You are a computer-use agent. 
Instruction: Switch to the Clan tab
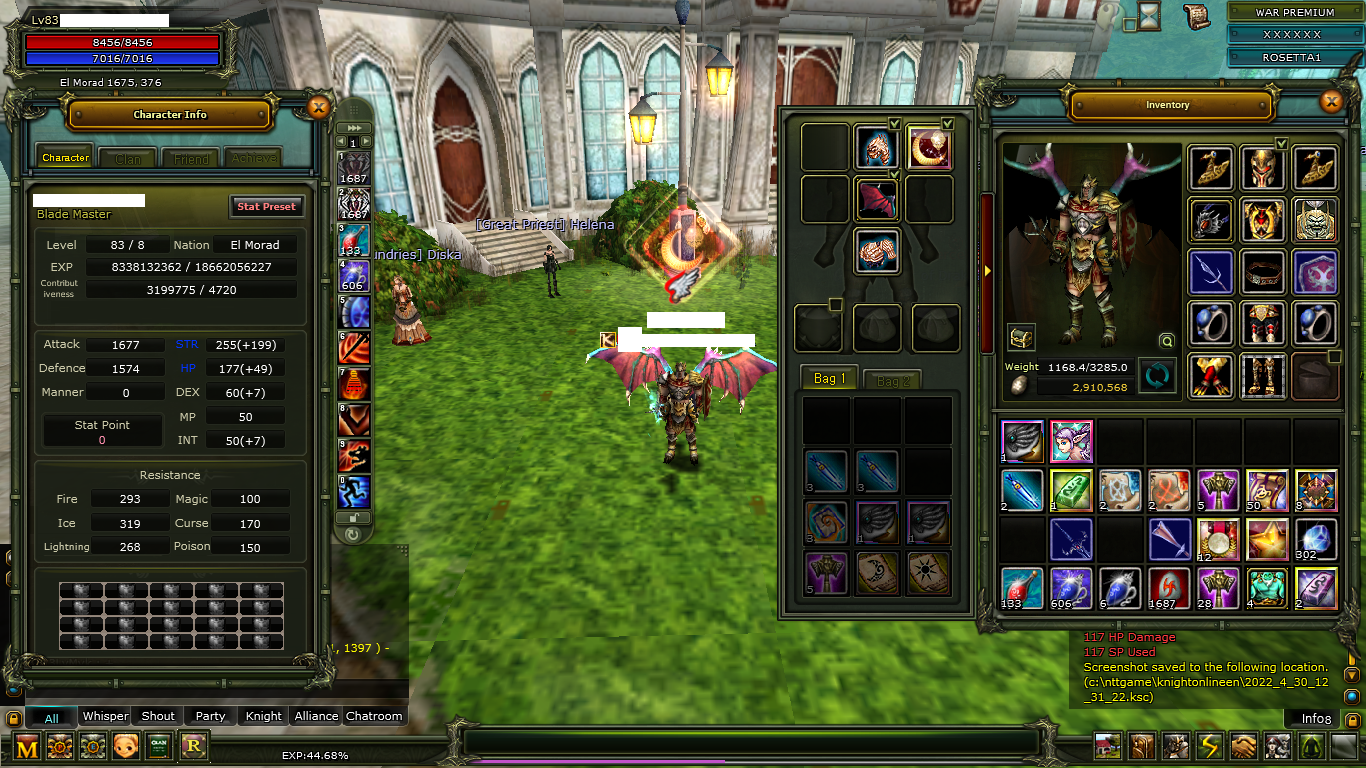(x=128, y=158)
